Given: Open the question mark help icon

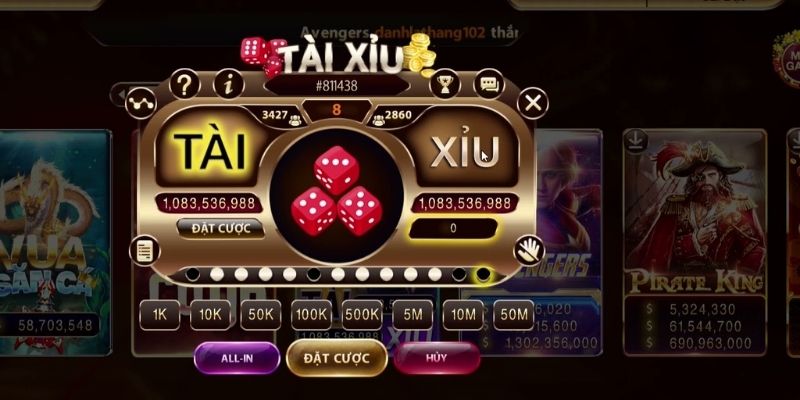Looking at the screenshot, I should (x=183, y=84).
